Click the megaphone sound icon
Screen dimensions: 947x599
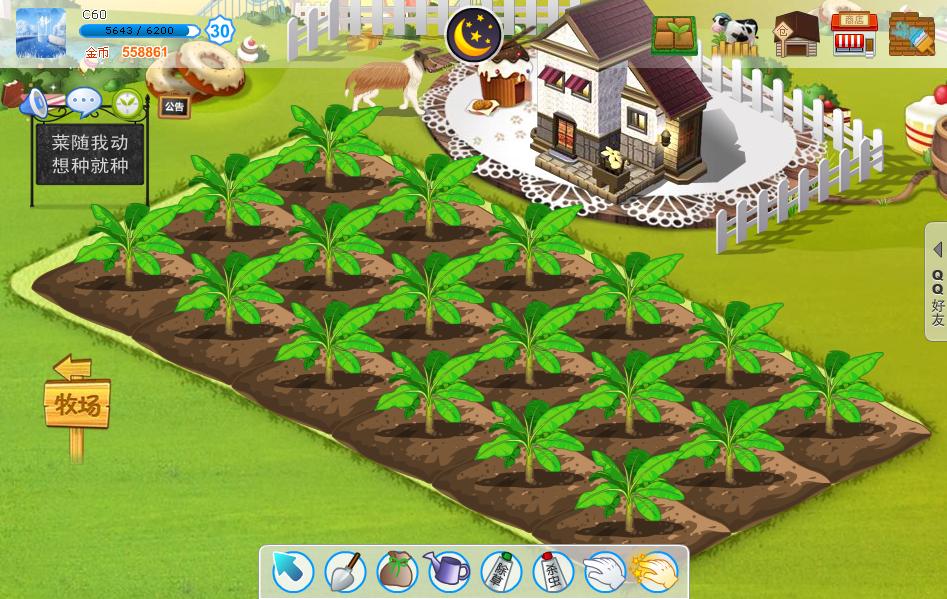pyautogui.click(x=35, y=102)
